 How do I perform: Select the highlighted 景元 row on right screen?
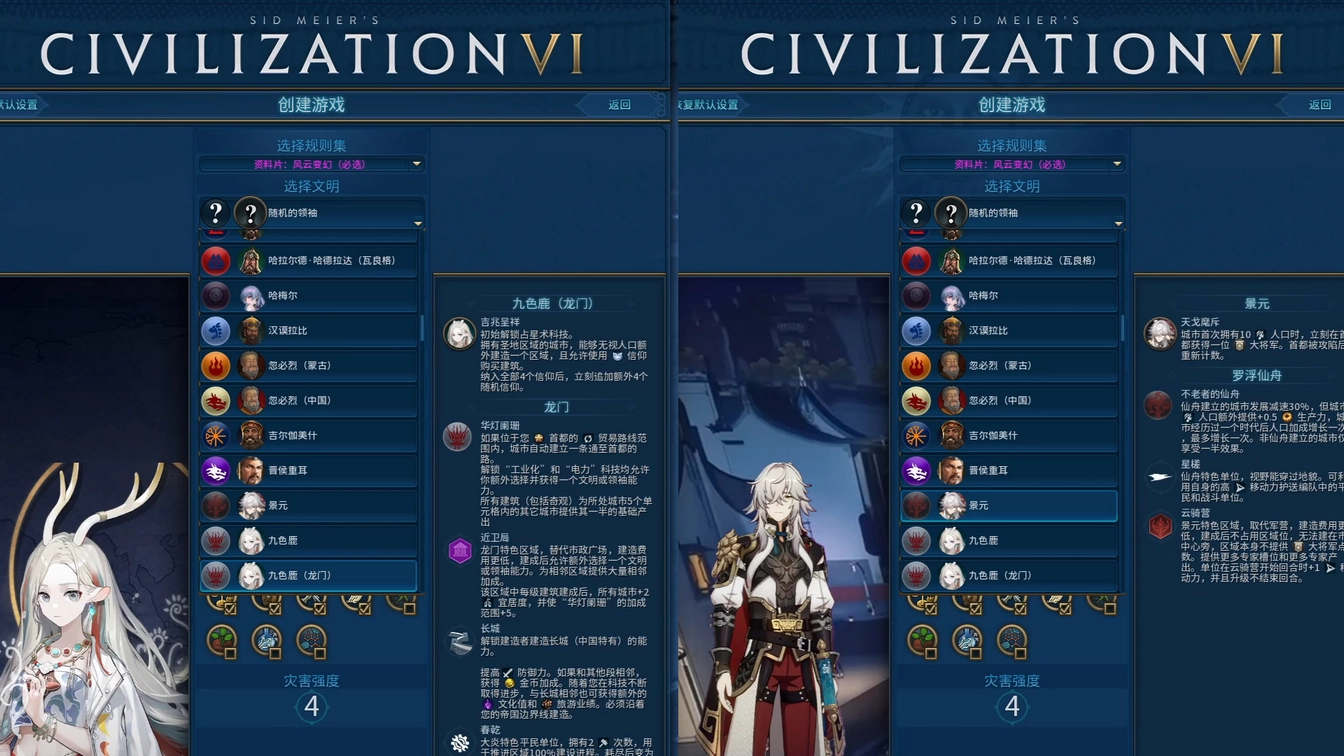(x=1009, y=505)
